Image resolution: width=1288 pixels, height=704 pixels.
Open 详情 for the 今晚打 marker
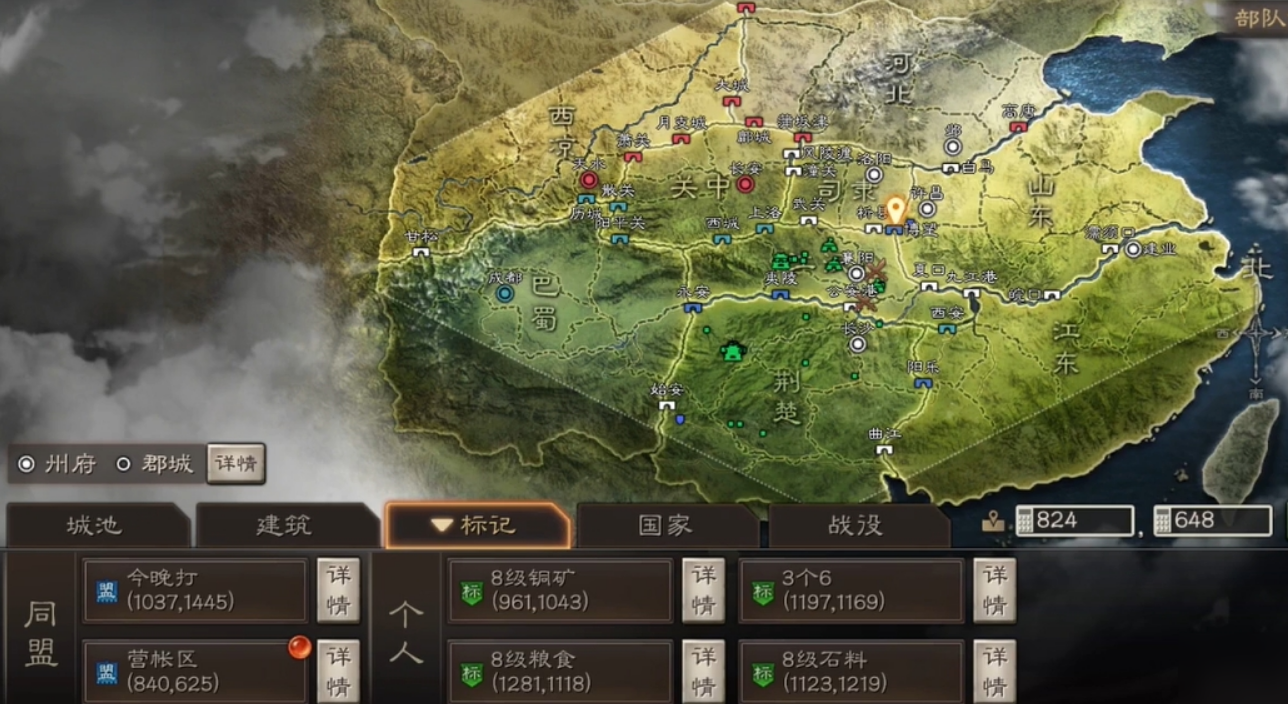[338, 590]
